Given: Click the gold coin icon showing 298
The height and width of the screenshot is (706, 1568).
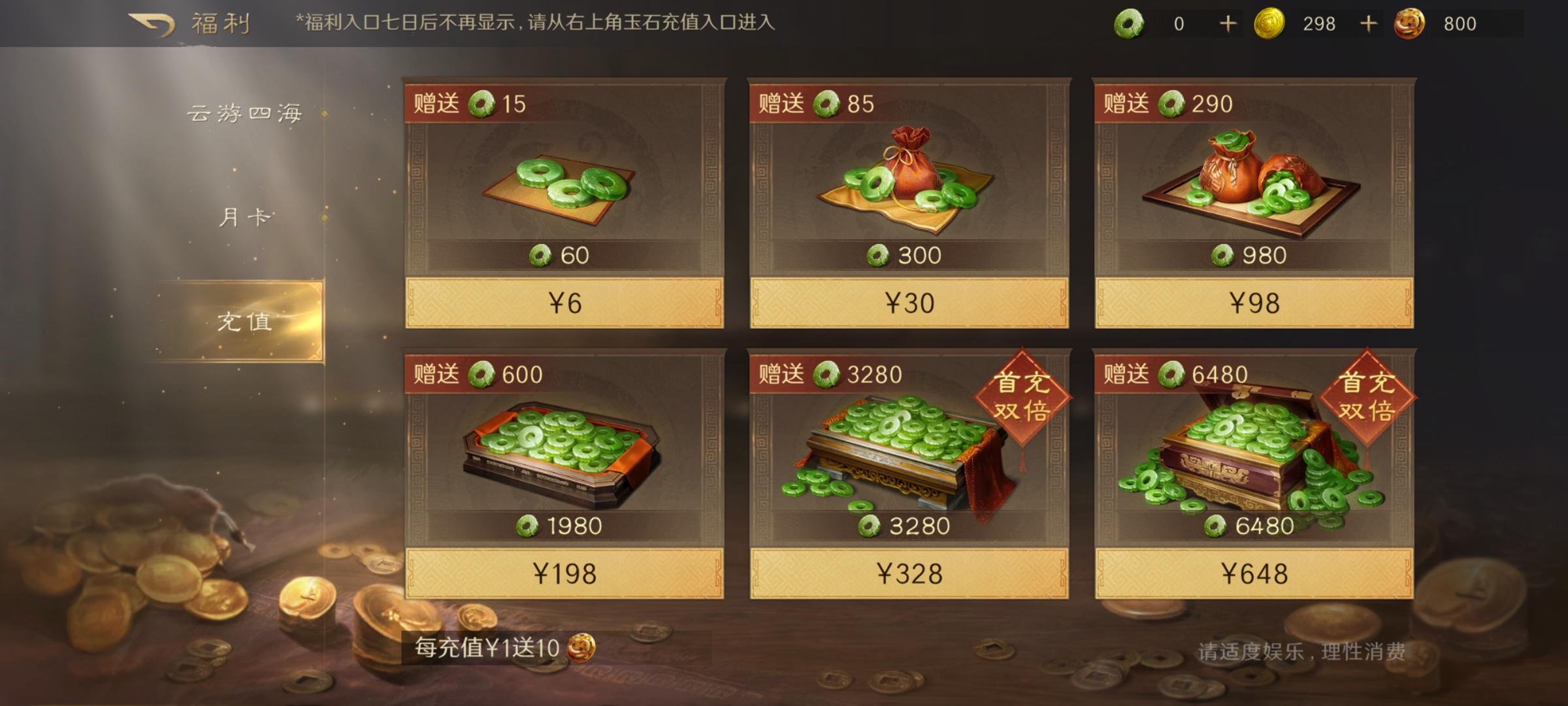Looking at the screenshot, I should [1270, 23].
